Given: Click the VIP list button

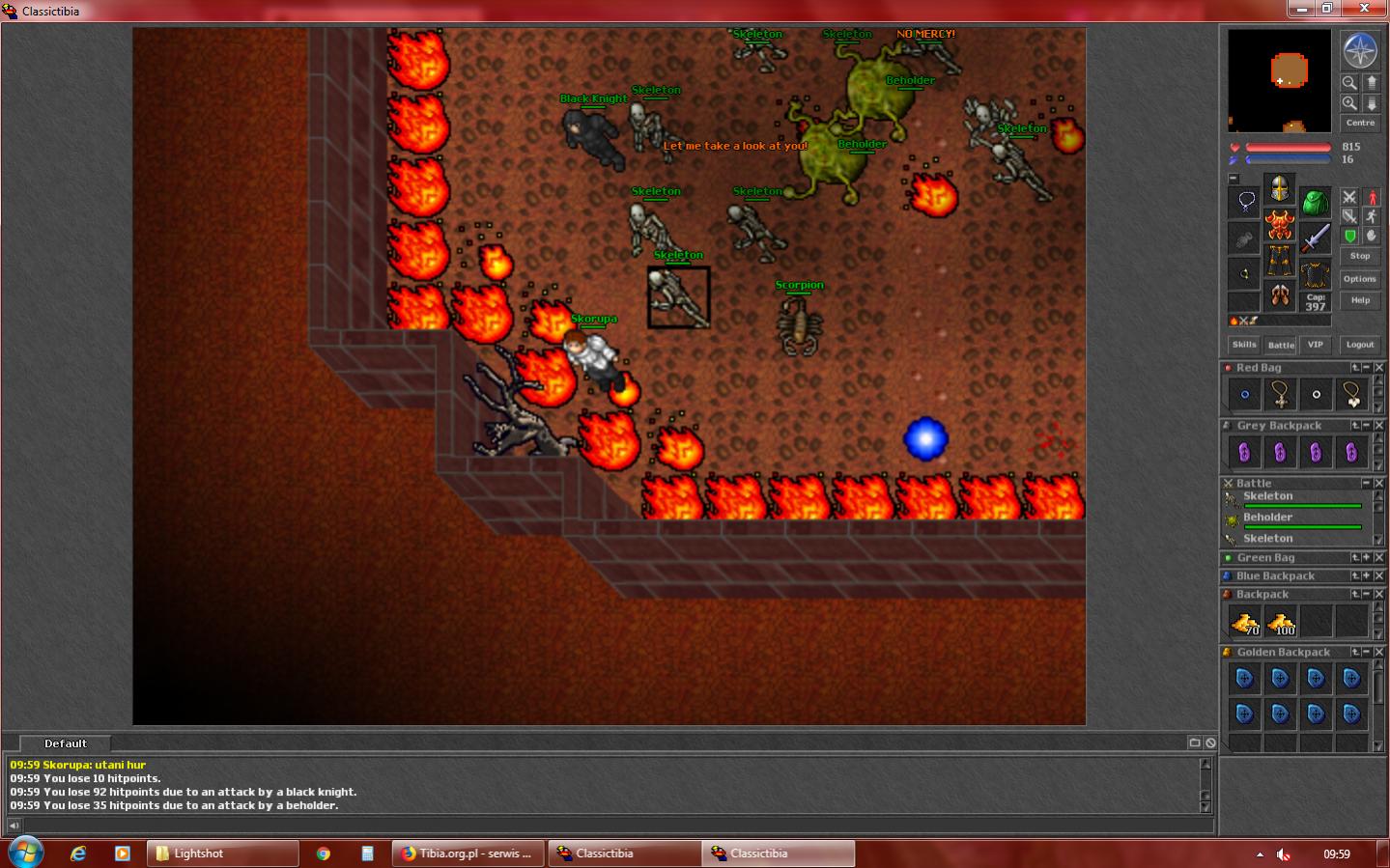Looking at the screenshot, I should tap(1315, 345).
